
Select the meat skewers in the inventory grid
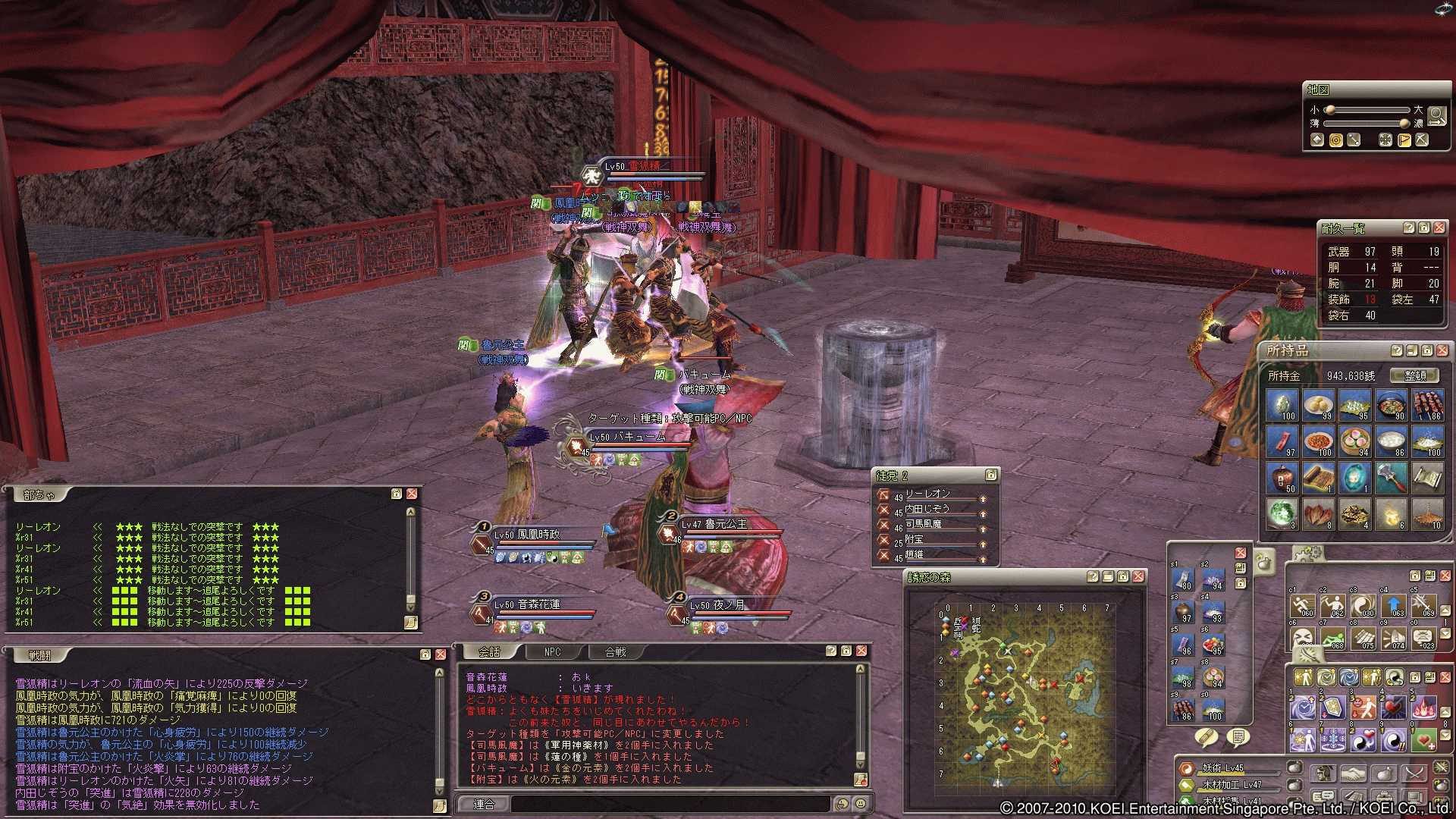(x=1427, y=406)
